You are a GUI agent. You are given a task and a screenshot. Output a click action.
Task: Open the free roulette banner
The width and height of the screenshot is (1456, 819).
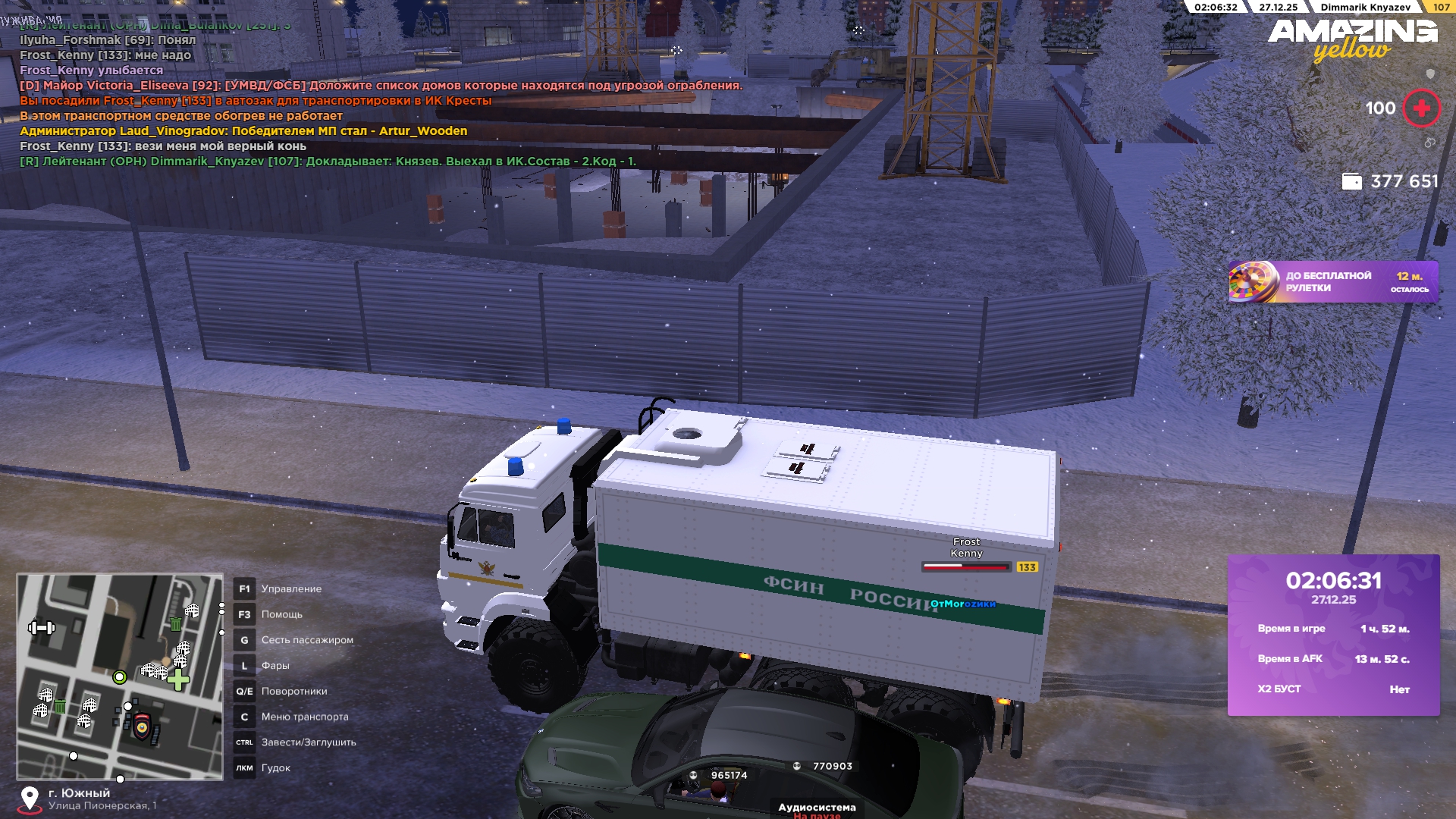[x=1332, y=282]
